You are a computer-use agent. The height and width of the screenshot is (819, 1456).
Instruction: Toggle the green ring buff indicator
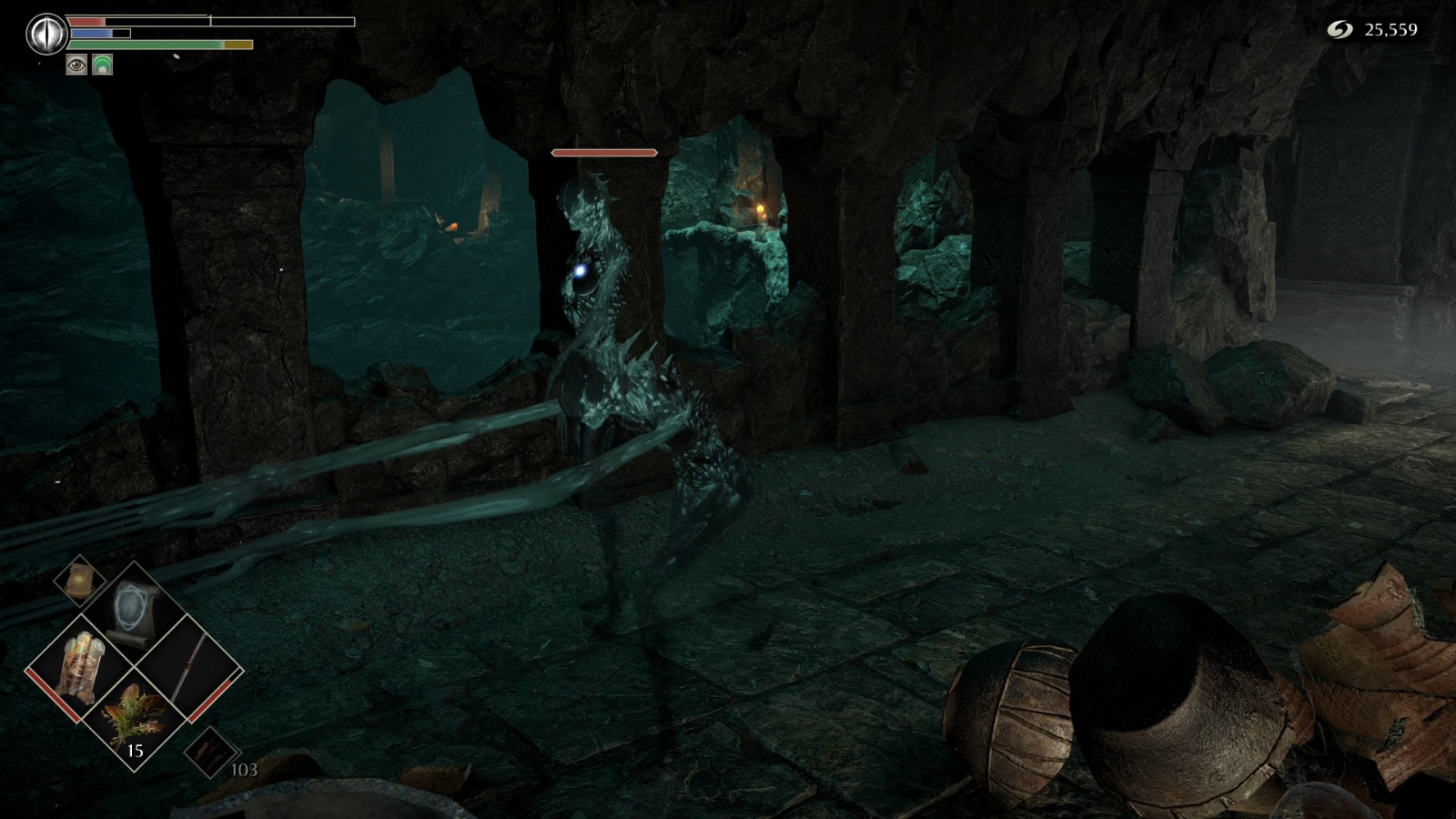click(x=101, y=65)
